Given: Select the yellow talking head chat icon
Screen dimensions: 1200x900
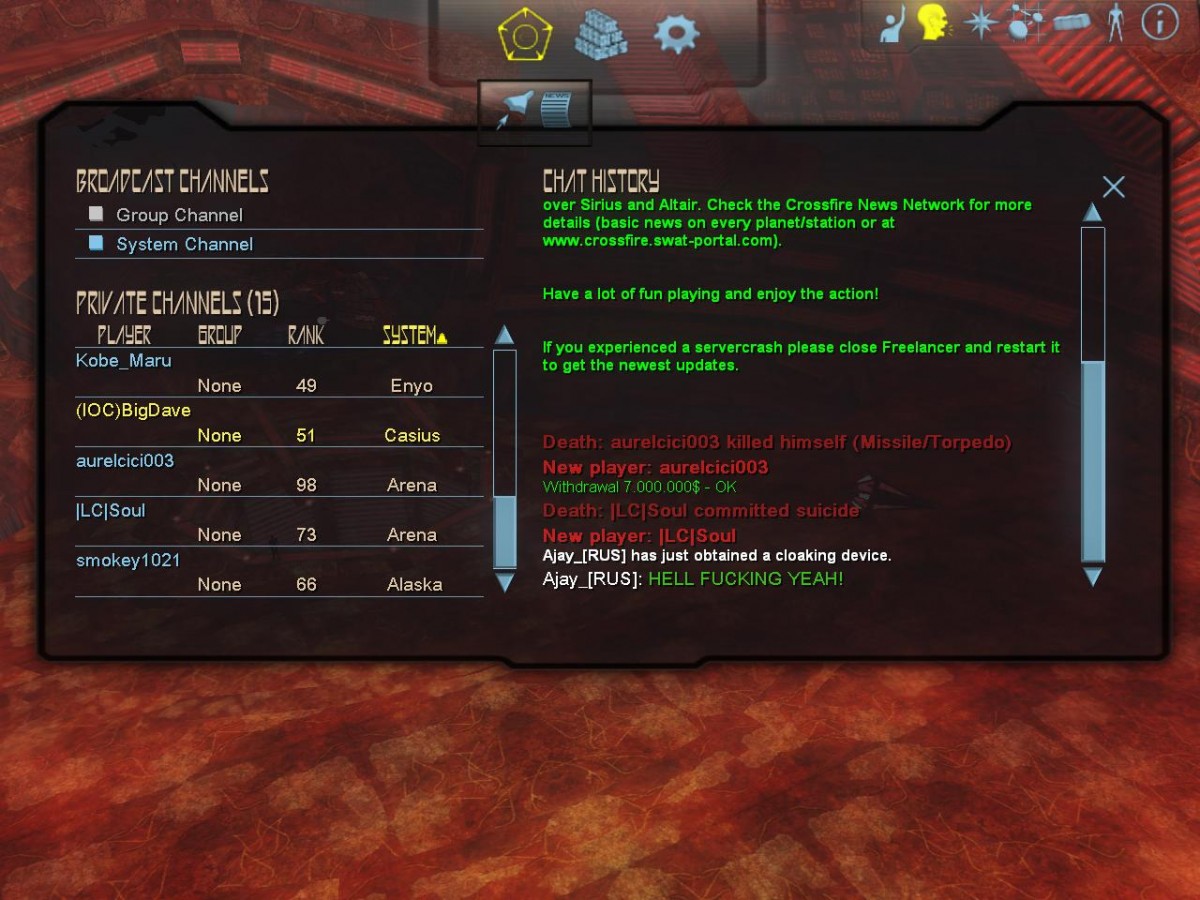Looking at the screenshot, I should click(x=934, y=22).
